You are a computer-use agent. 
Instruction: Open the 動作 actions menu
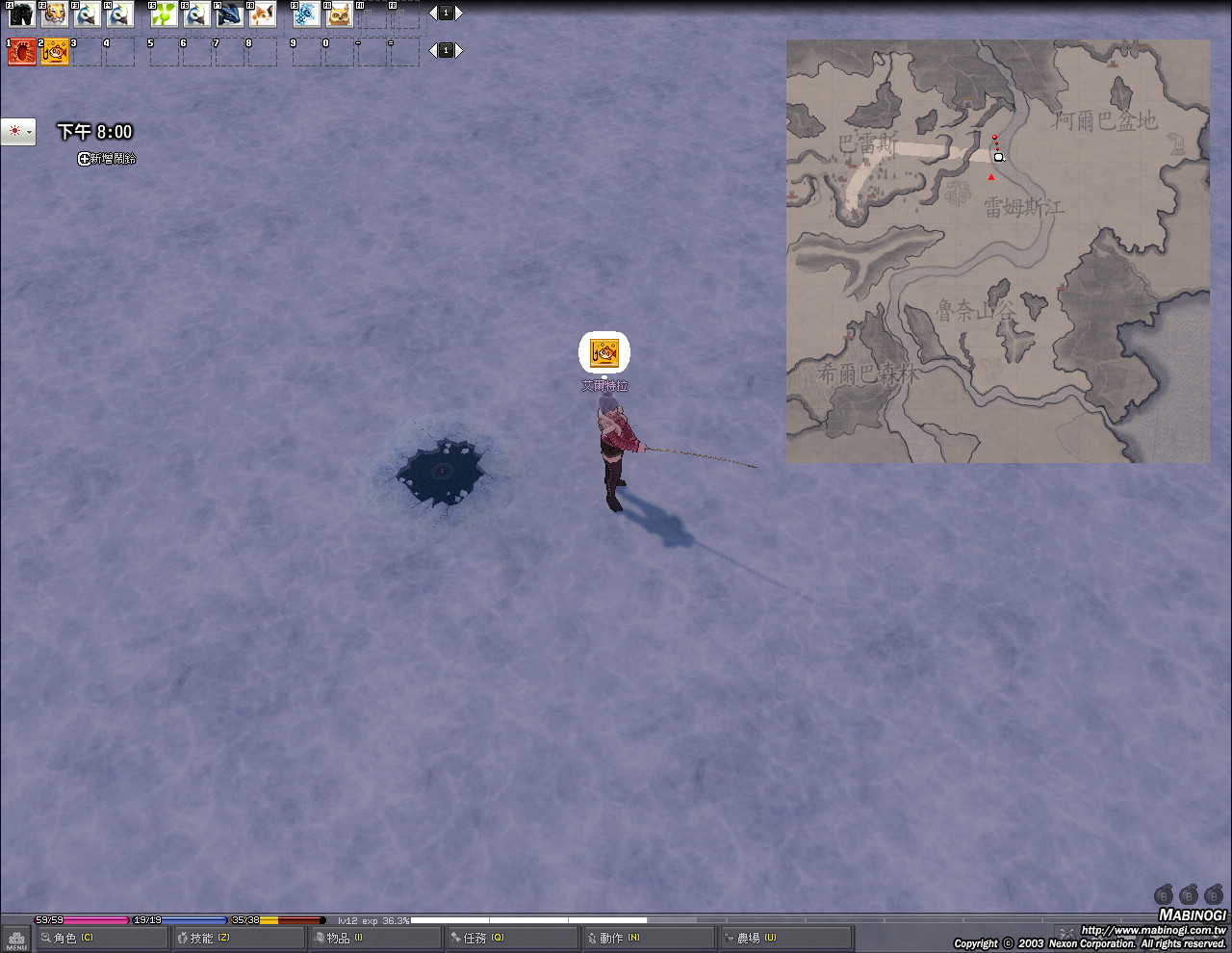click(614, 938)
